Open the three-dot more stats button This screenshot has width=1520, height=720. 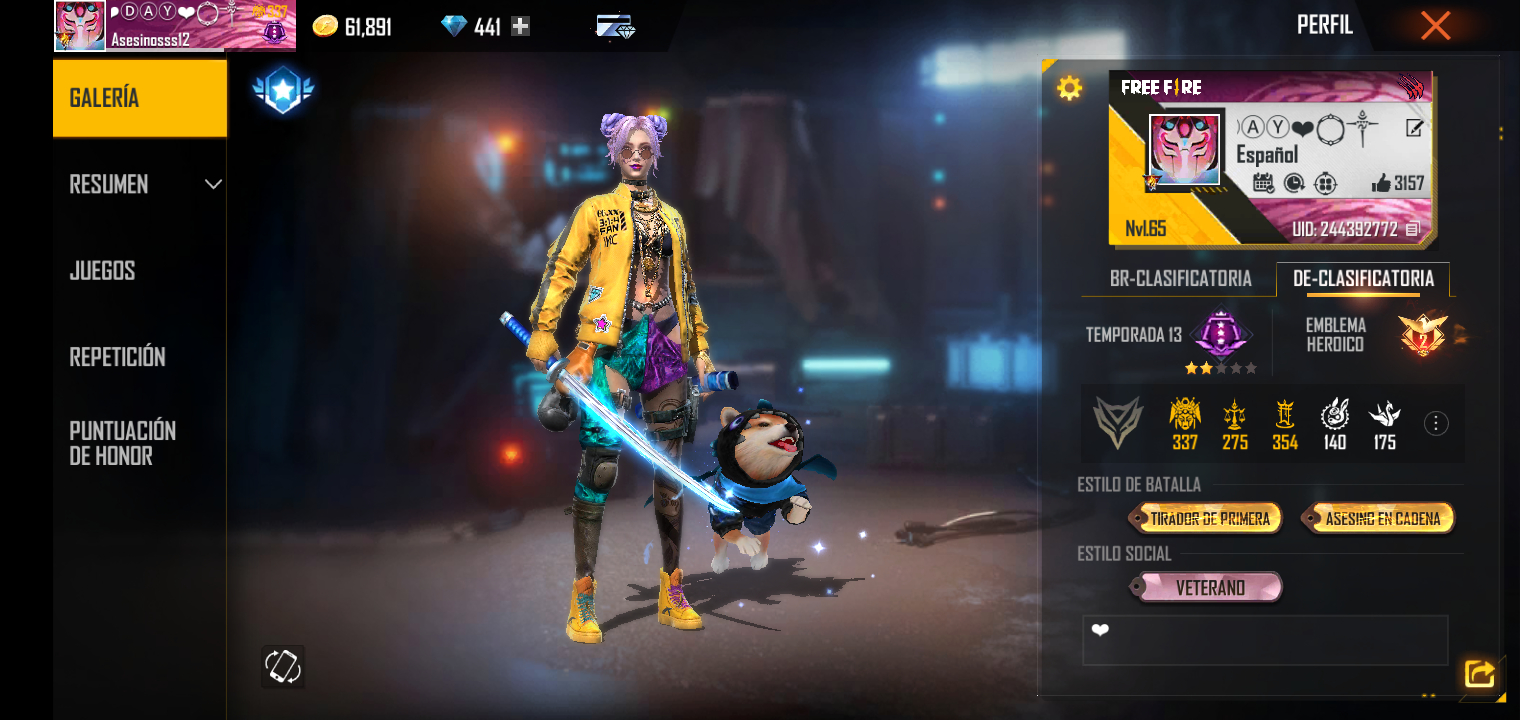1436,424
